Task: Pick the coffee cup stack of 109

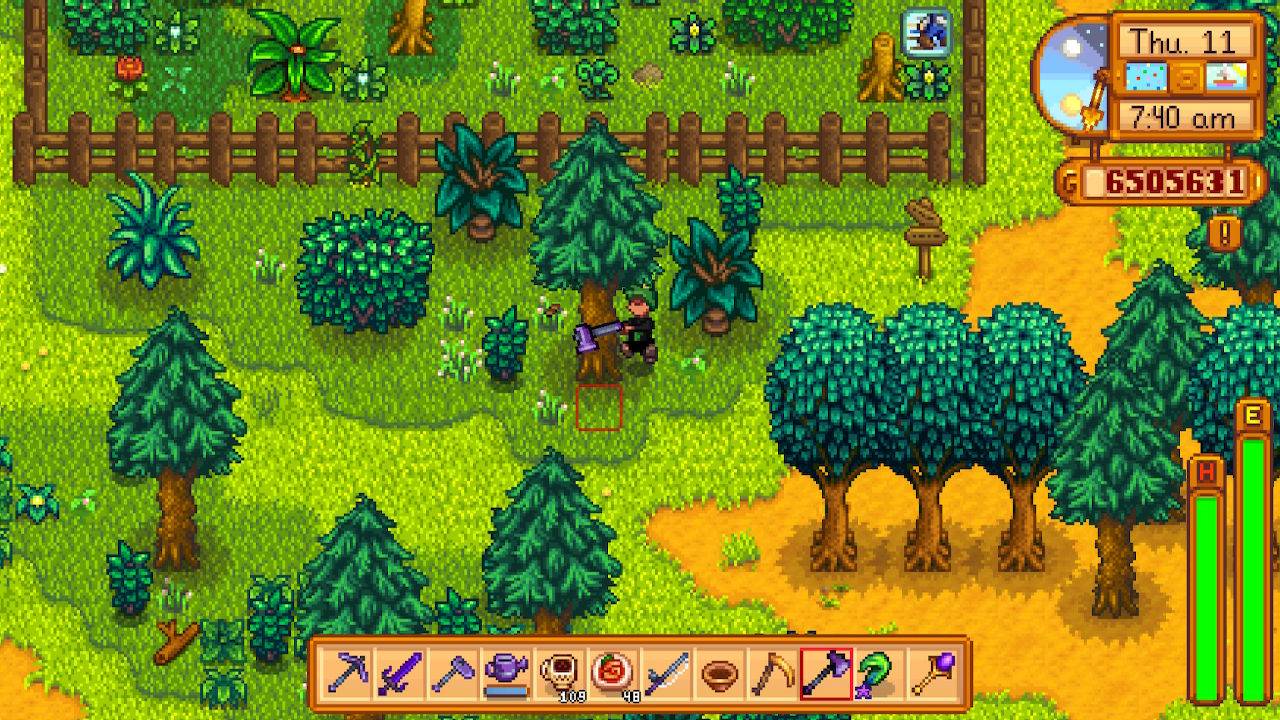Action: pyautogui.click(x=559, y=674)
